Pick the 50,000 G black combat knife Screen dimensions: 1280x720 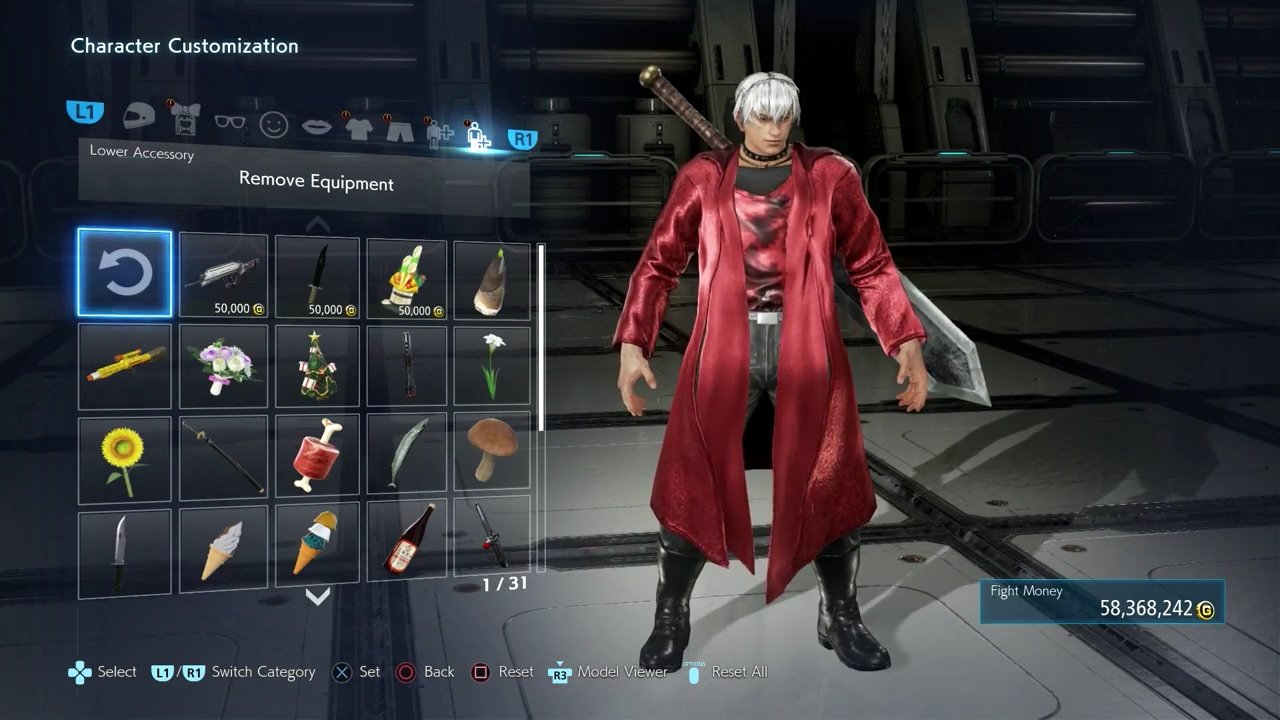(317, 277)
